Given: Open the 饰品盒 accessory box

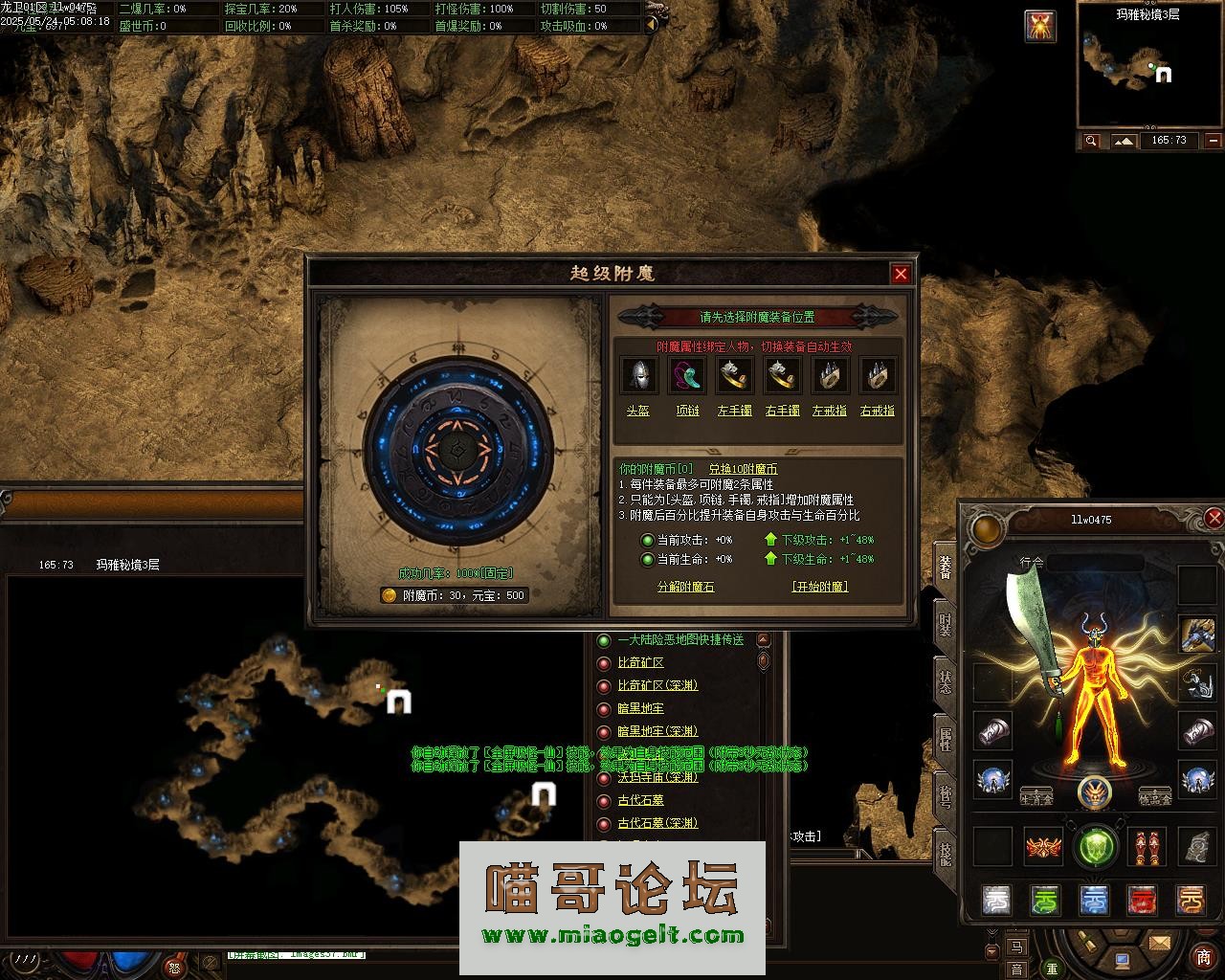Looking at the screenshot, I should click(1155, 796).
